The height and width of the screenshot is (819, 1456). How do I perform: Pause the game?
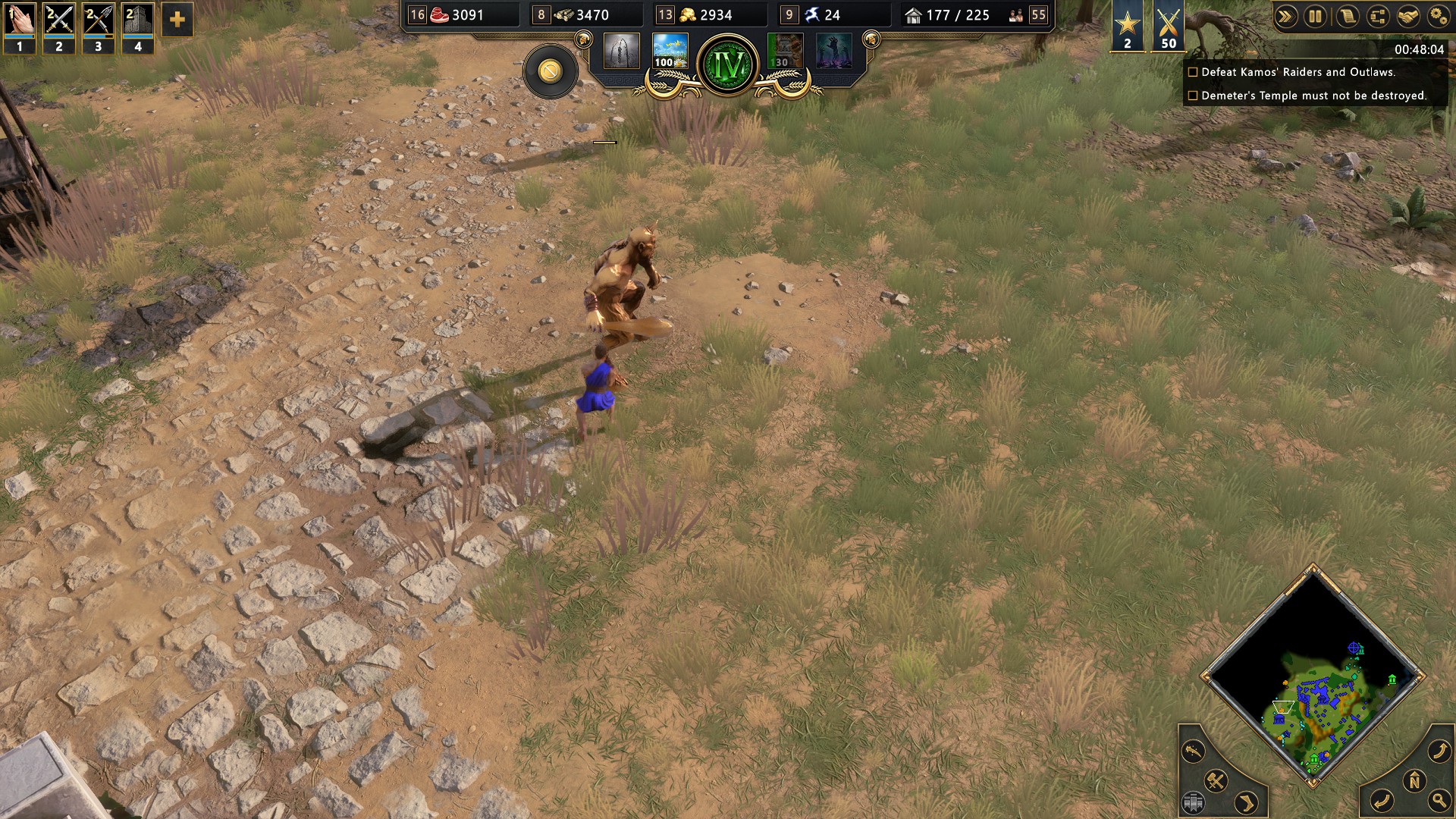pyautogui.click(x=1316, y=17)
